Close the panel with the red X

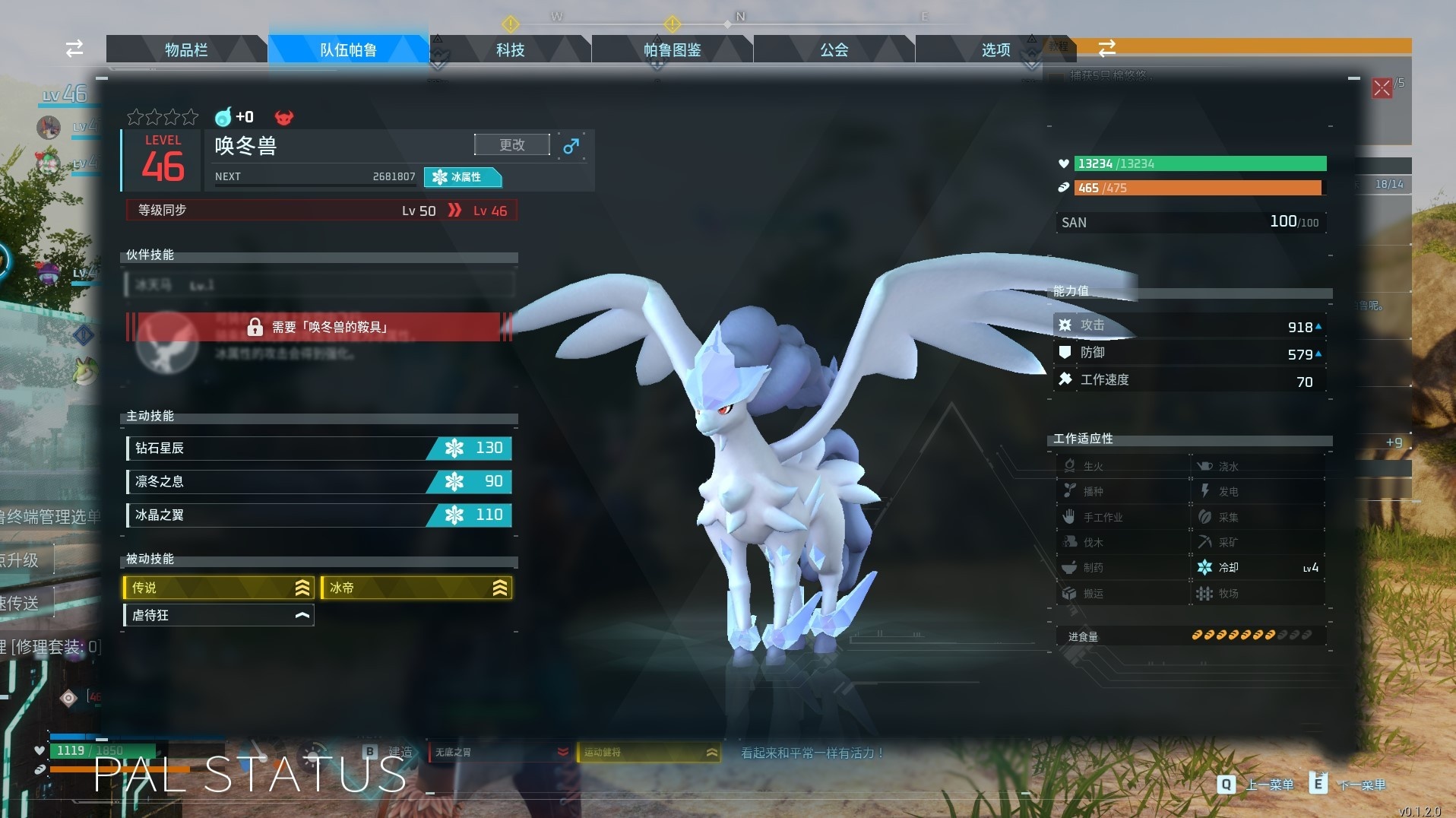(1382, 88)
